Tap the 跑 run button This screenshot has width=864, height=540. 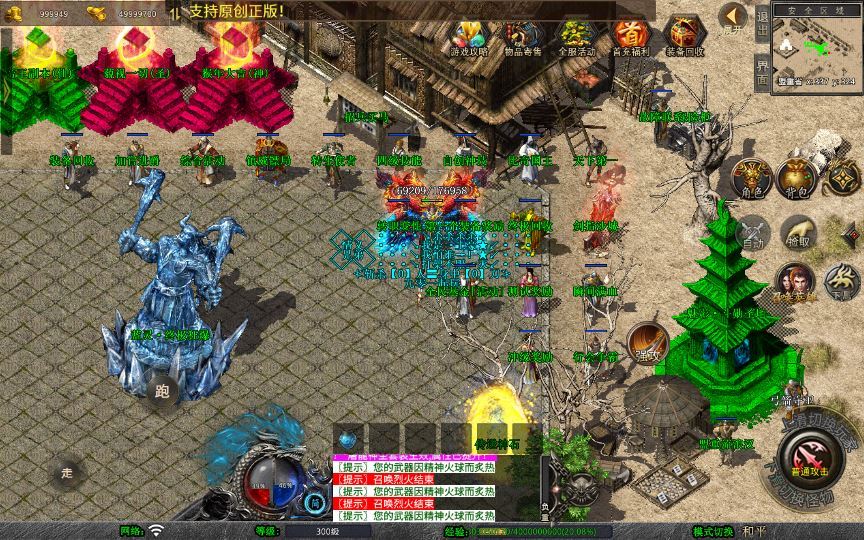[163, 391]
